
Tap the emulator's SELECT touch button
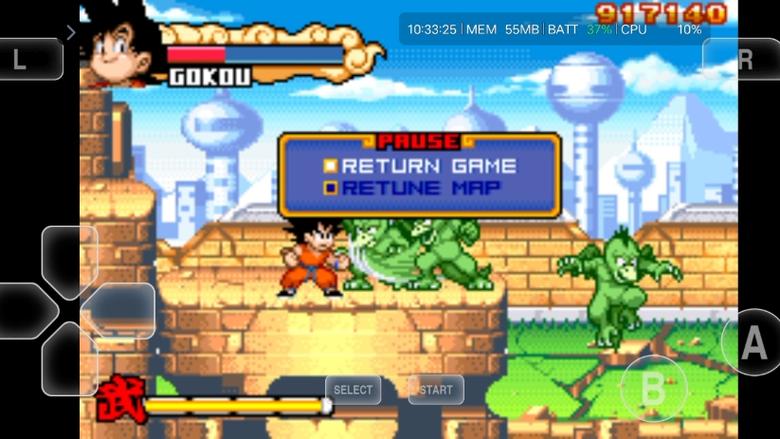pos(353,389)
